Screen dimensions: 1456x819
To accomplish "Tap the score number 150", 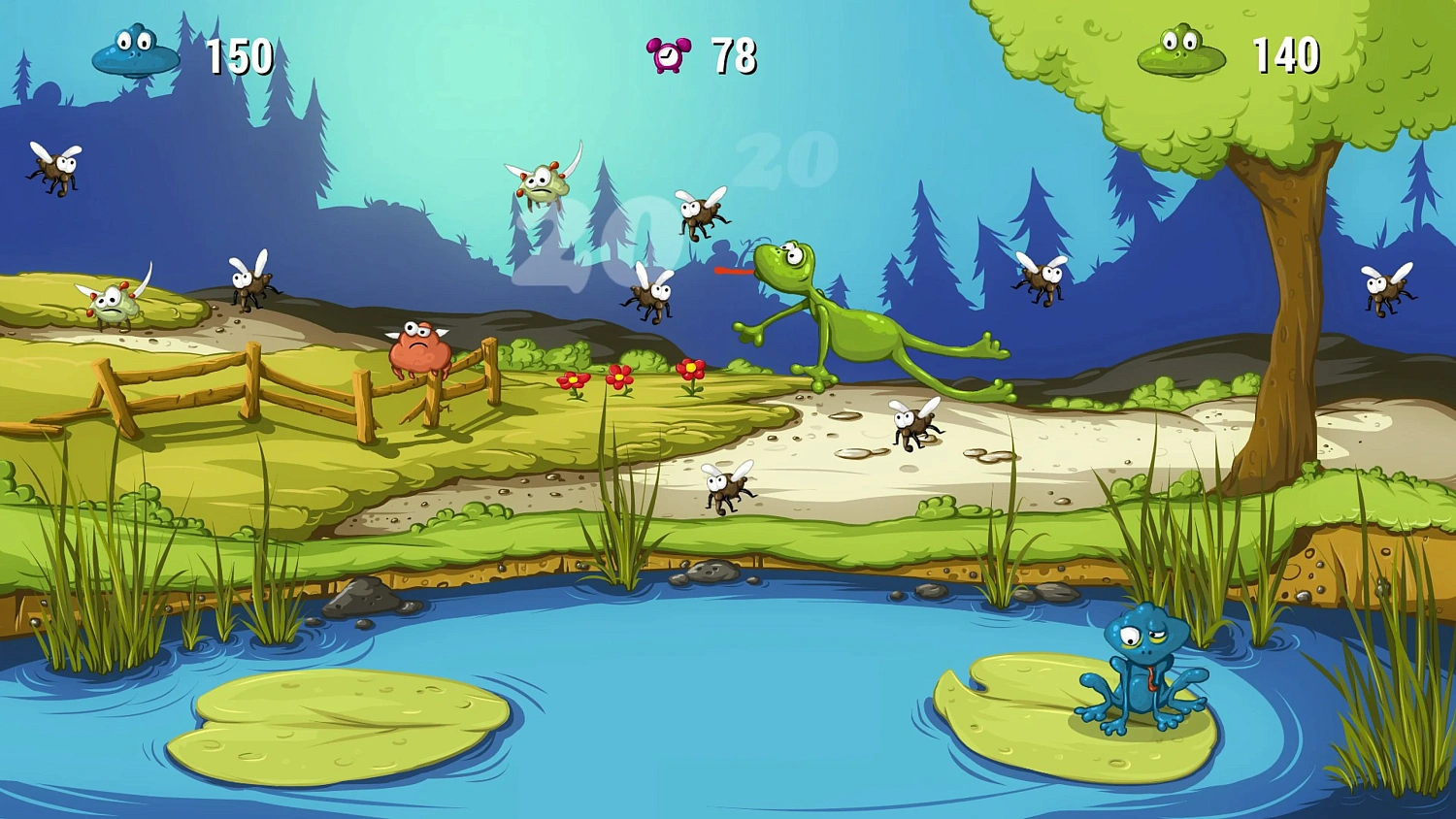I will [x=241, y=55].
